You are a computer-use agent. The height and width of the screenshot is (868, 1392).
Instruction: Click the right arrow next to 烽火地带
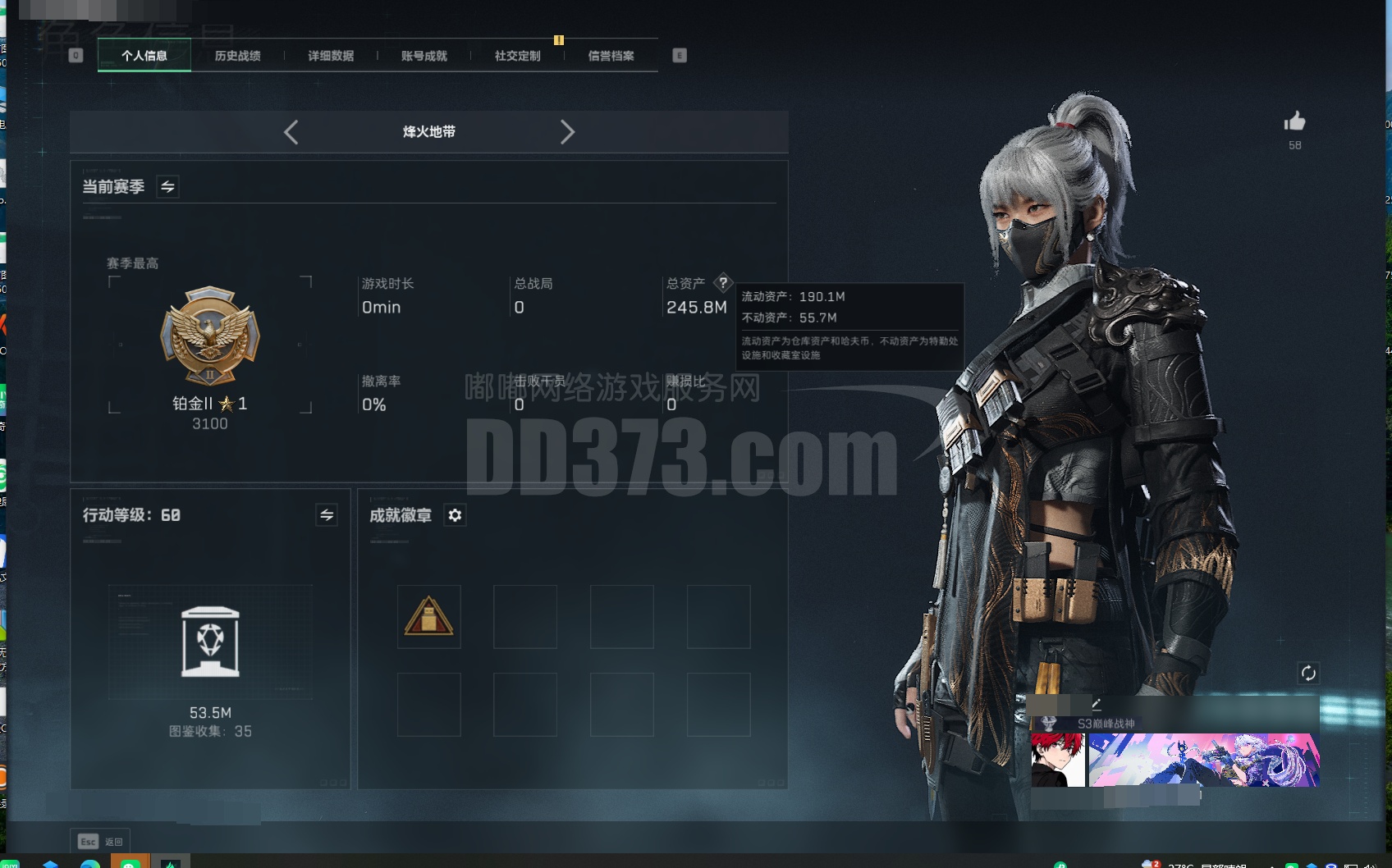[x=568, y=132]
